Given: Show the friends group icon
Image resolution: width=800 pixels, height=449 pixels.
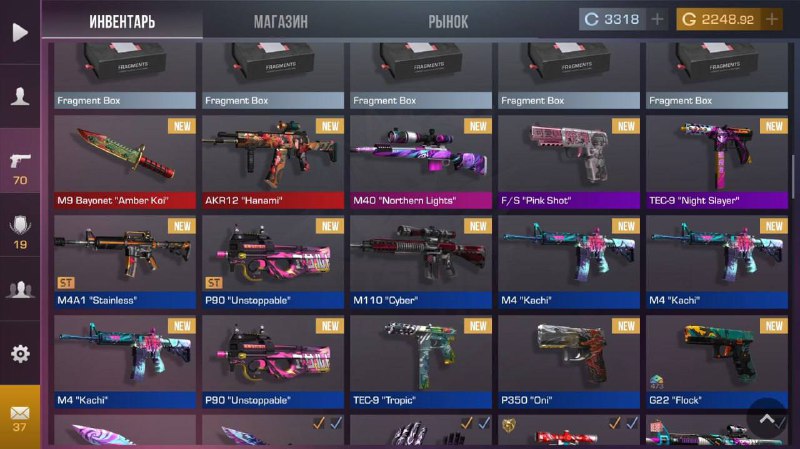Looking at the screenshot, I should 20,290.
